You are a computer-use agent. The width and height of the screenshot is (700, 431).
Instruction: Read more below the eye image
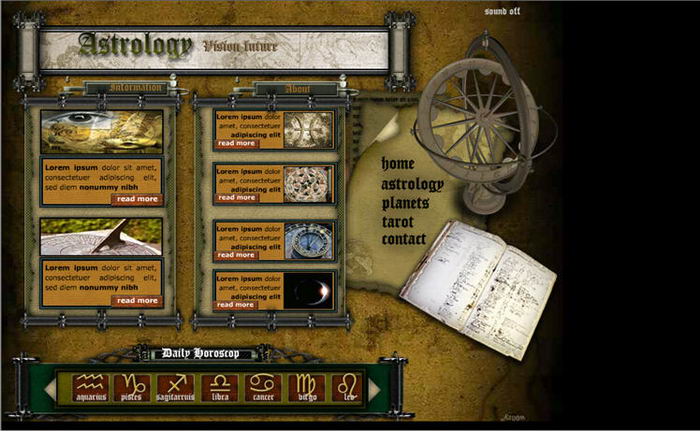(137, 199)
